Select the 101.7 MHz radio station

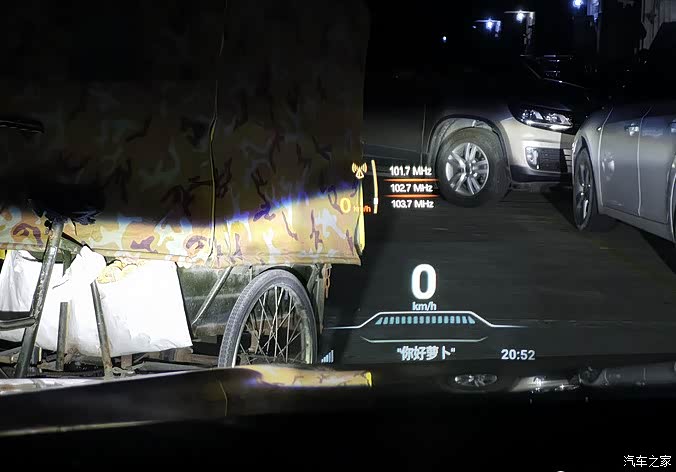tap(410, 171)
